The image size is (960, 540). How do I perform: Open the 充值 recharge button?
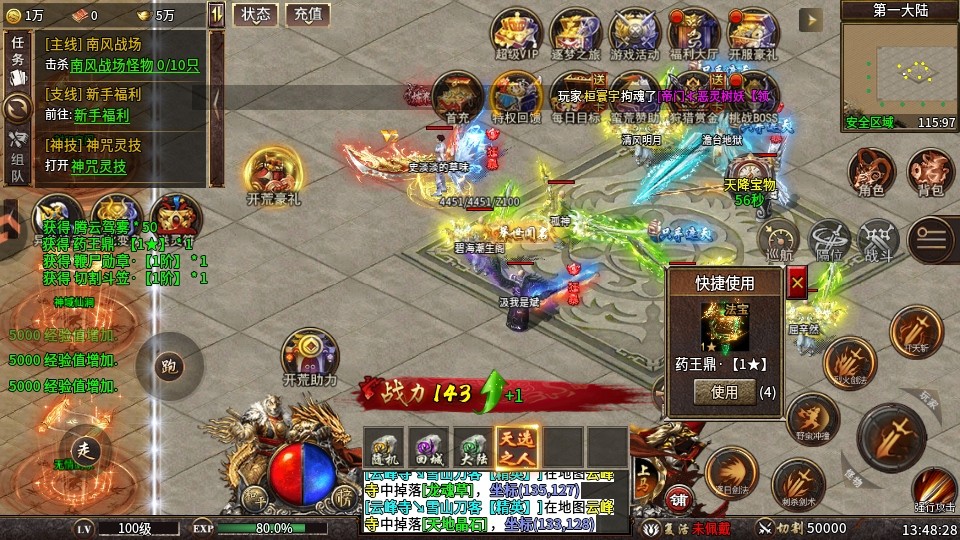tap(307, 14)
